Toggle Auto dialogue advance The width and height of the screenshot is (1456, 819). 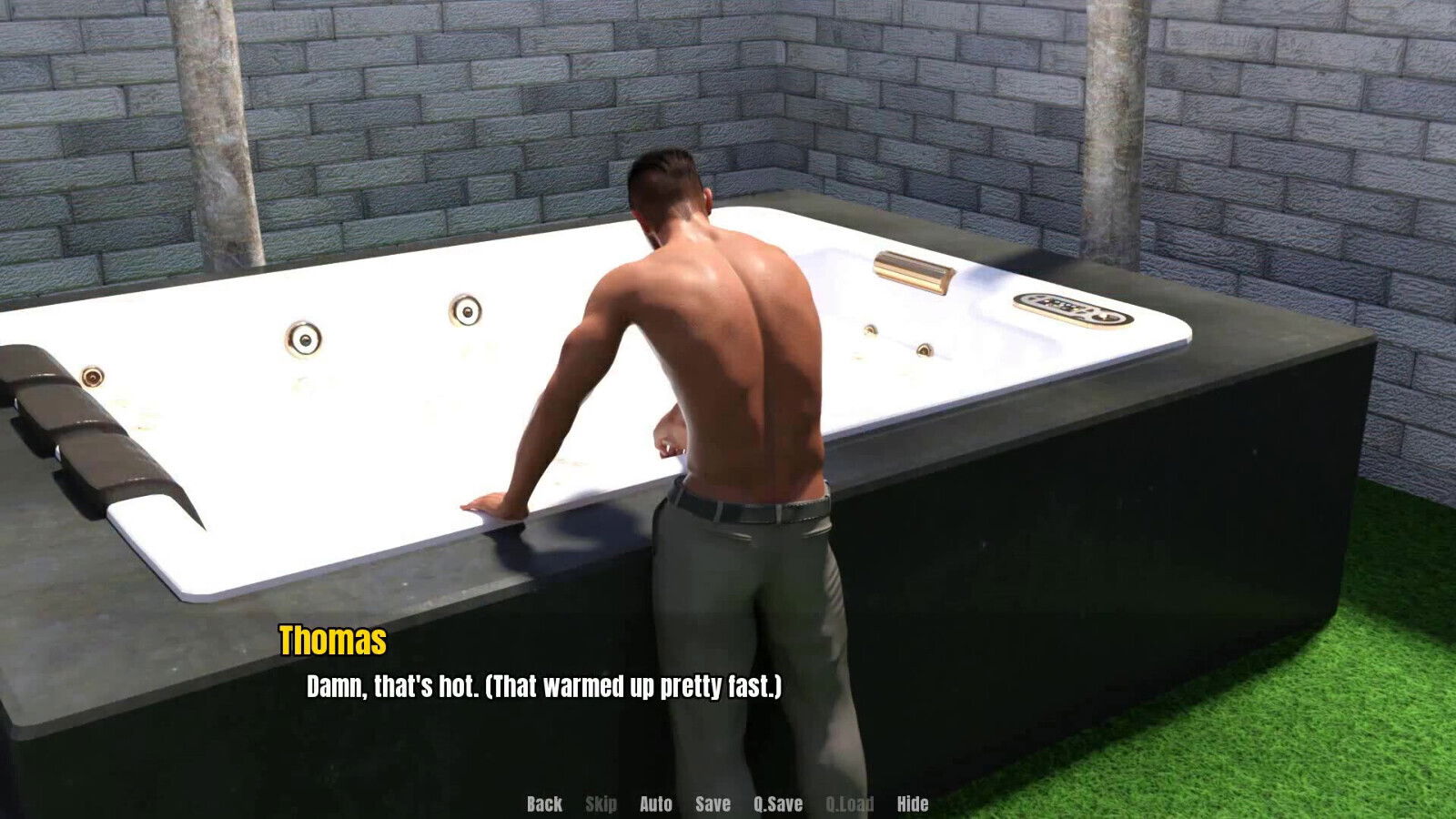coord(655,804)
